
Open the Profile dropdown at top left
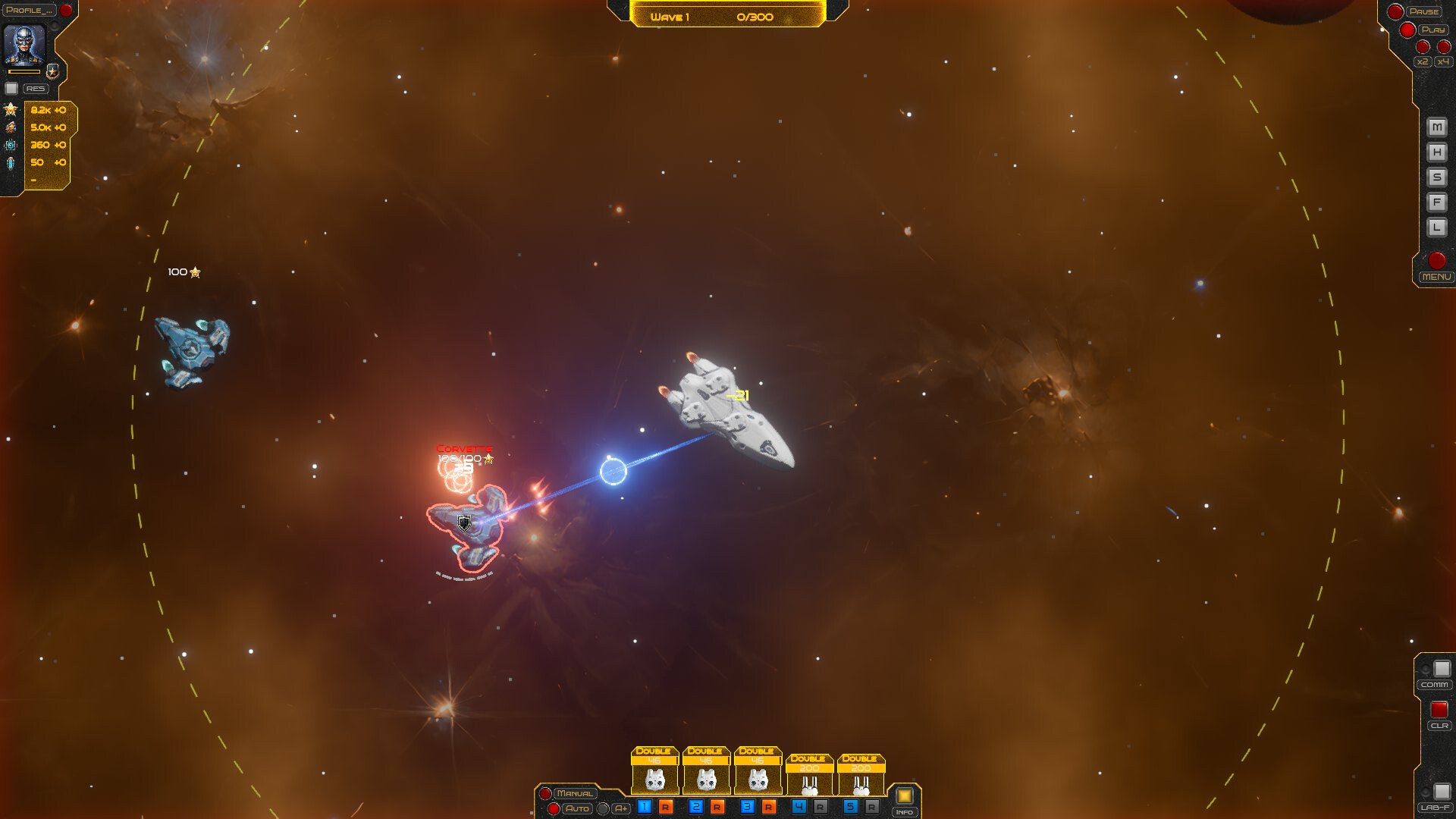[28, 10]
